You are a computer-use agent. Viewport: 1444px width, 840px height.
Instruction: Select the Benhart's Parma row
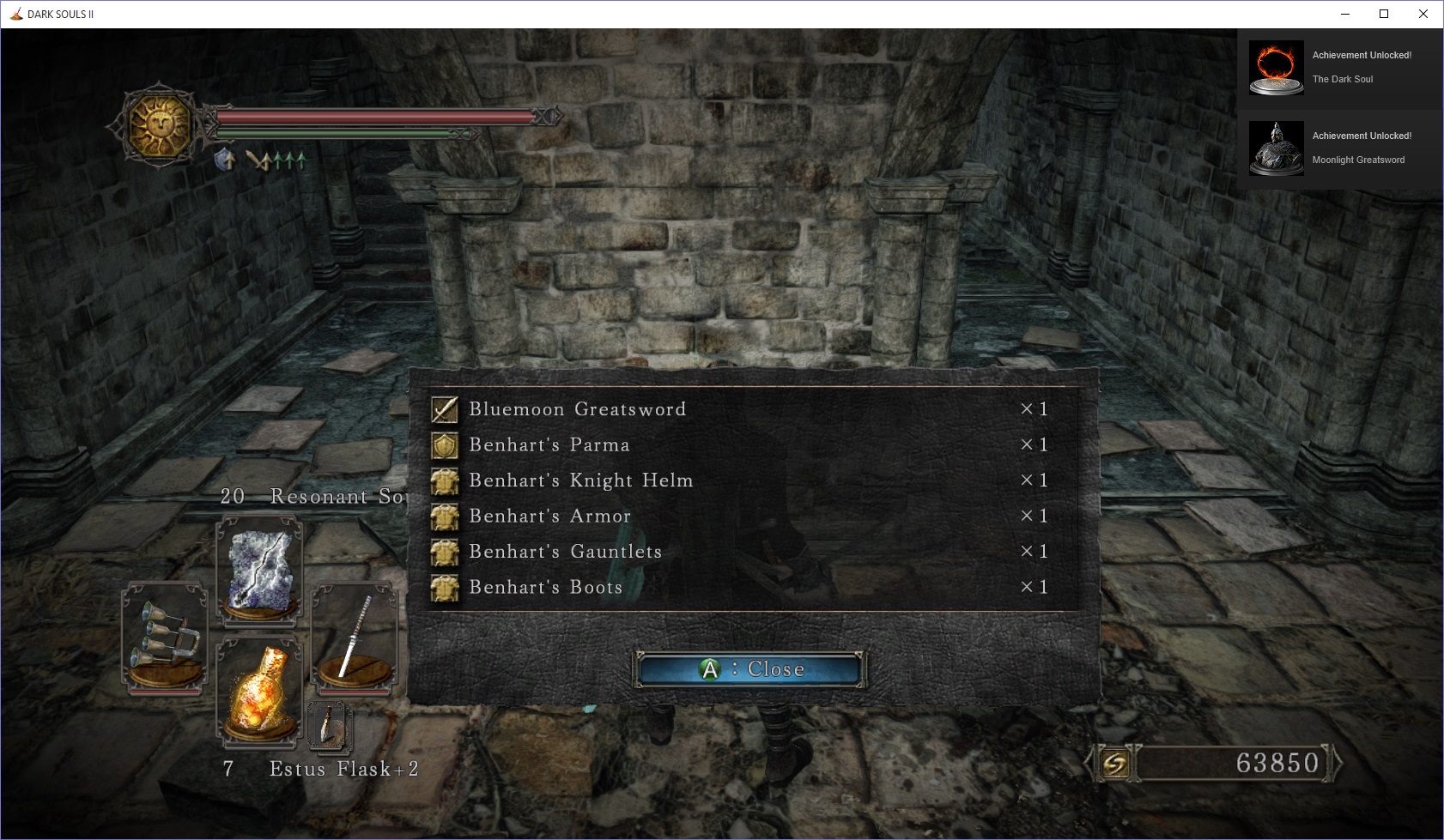549,445
